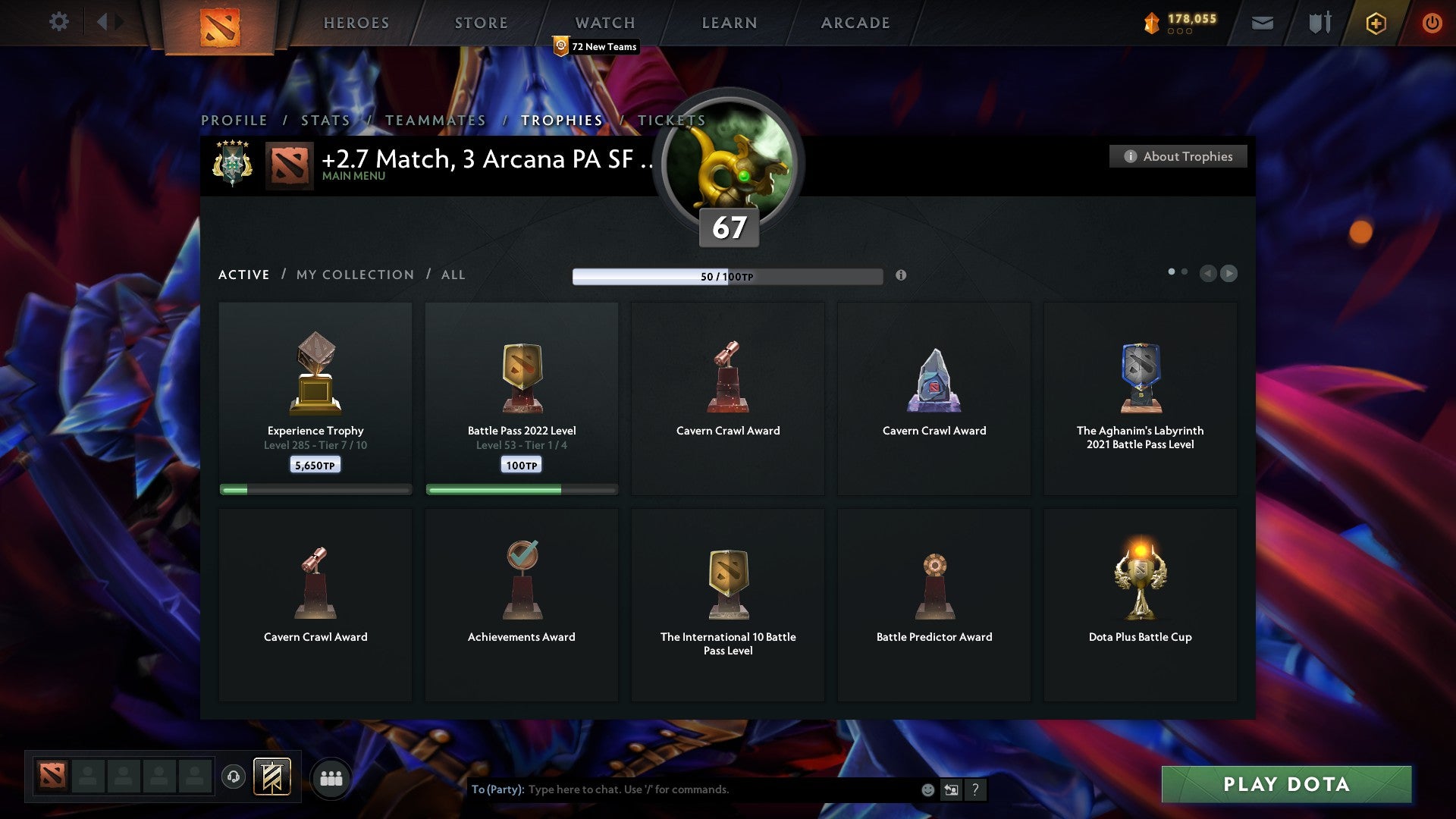Image resolution: width=1456 pixels, height=819 pixels.
Task: Open the friends list icon near the party slots
Action: coord(331,777)
